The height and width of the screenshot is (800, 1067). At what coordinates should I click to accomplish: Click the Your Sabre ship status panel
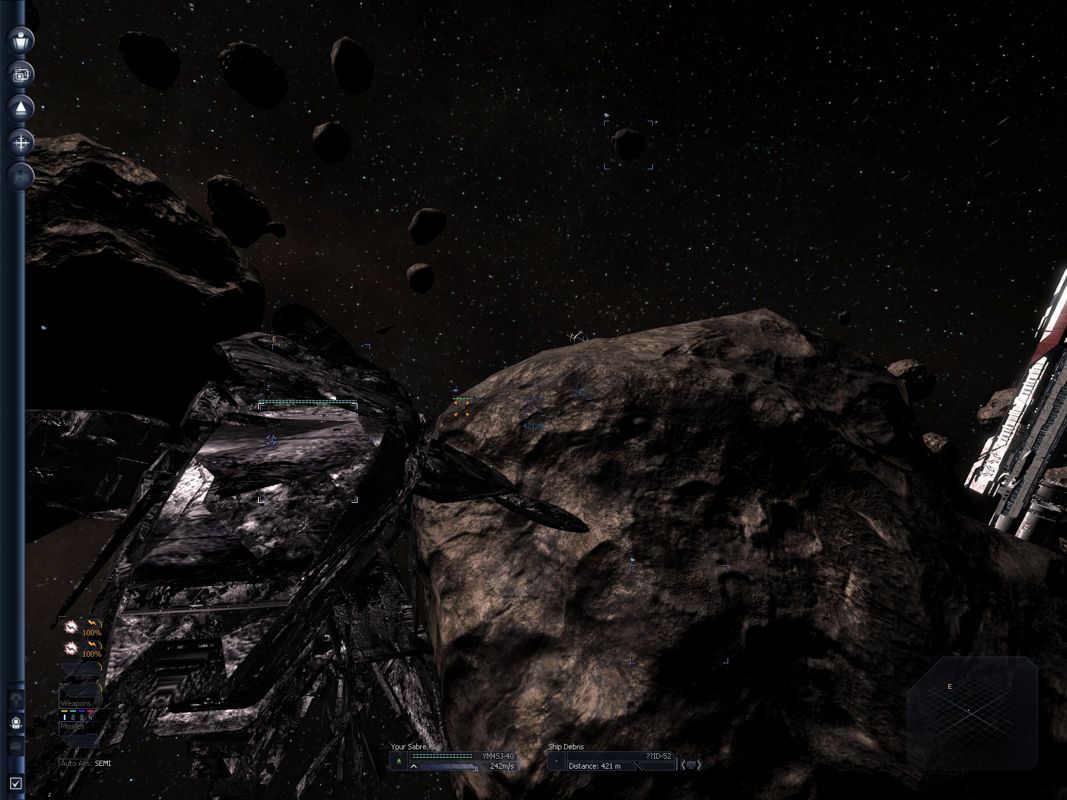(453, 760)
